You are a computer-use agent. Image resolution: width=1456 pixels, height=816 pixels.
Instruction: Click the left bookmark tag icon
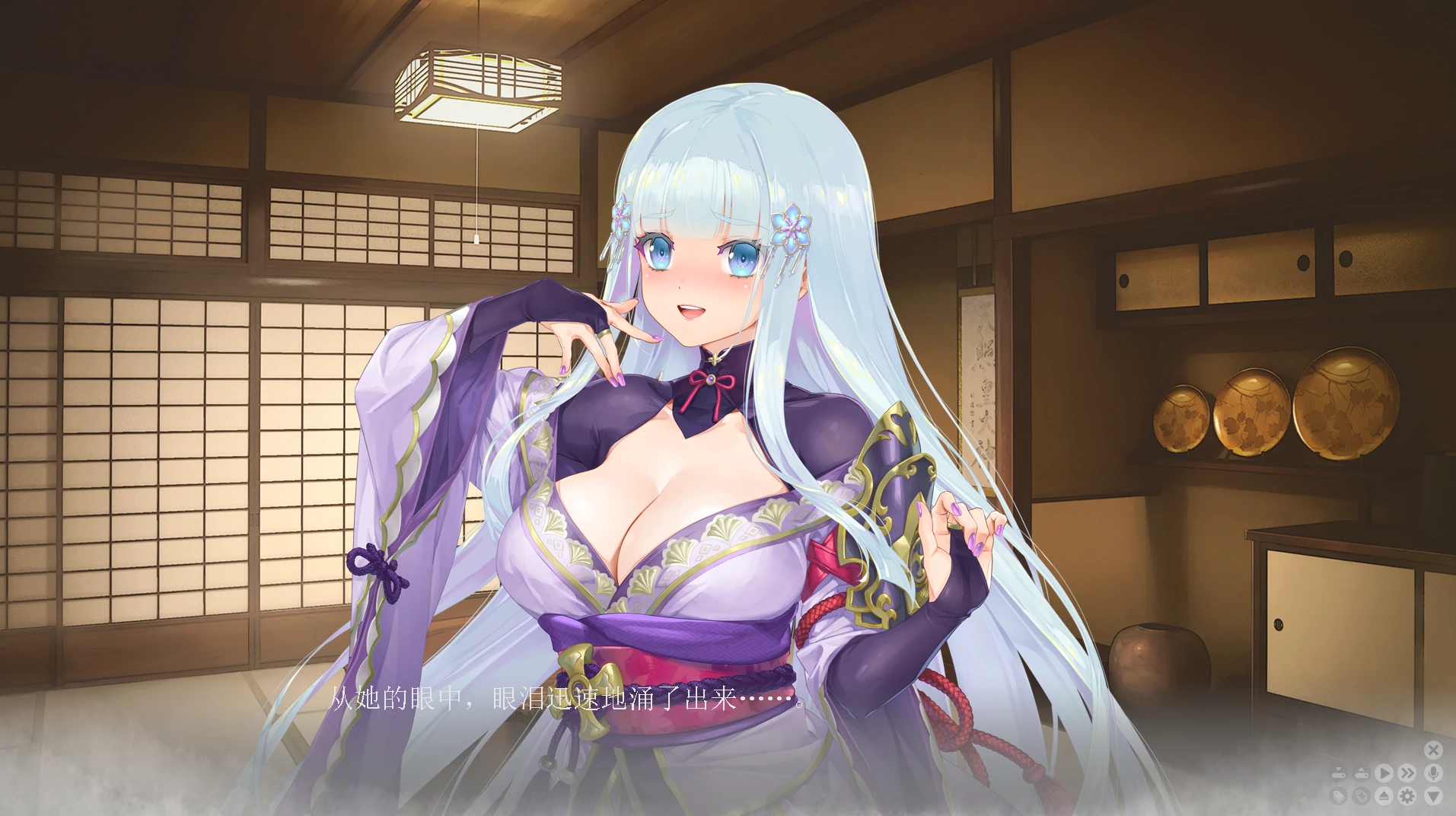pyautogui.click(x=1339, y=796)
